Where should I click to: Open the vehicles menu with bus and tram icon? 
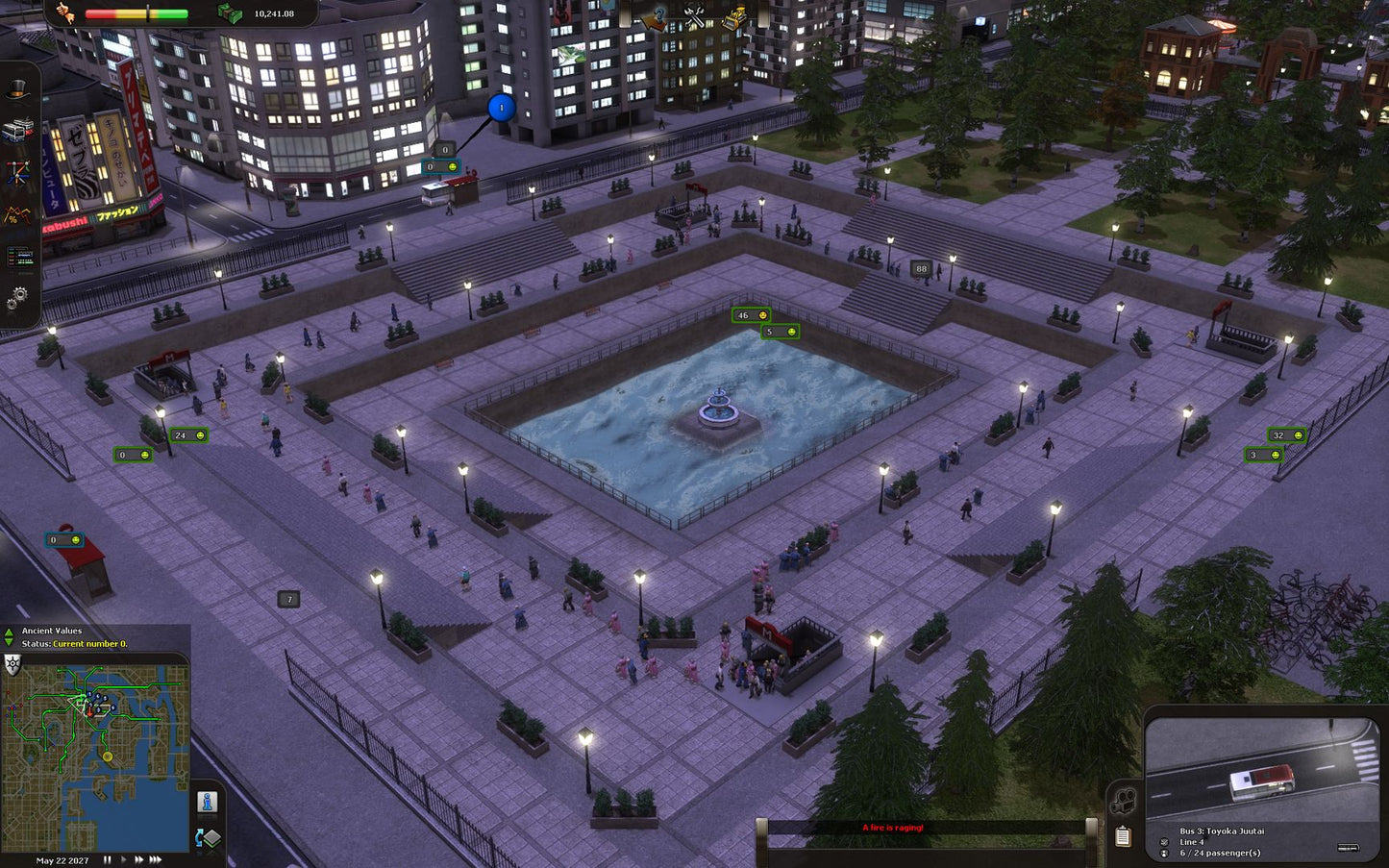18,131
